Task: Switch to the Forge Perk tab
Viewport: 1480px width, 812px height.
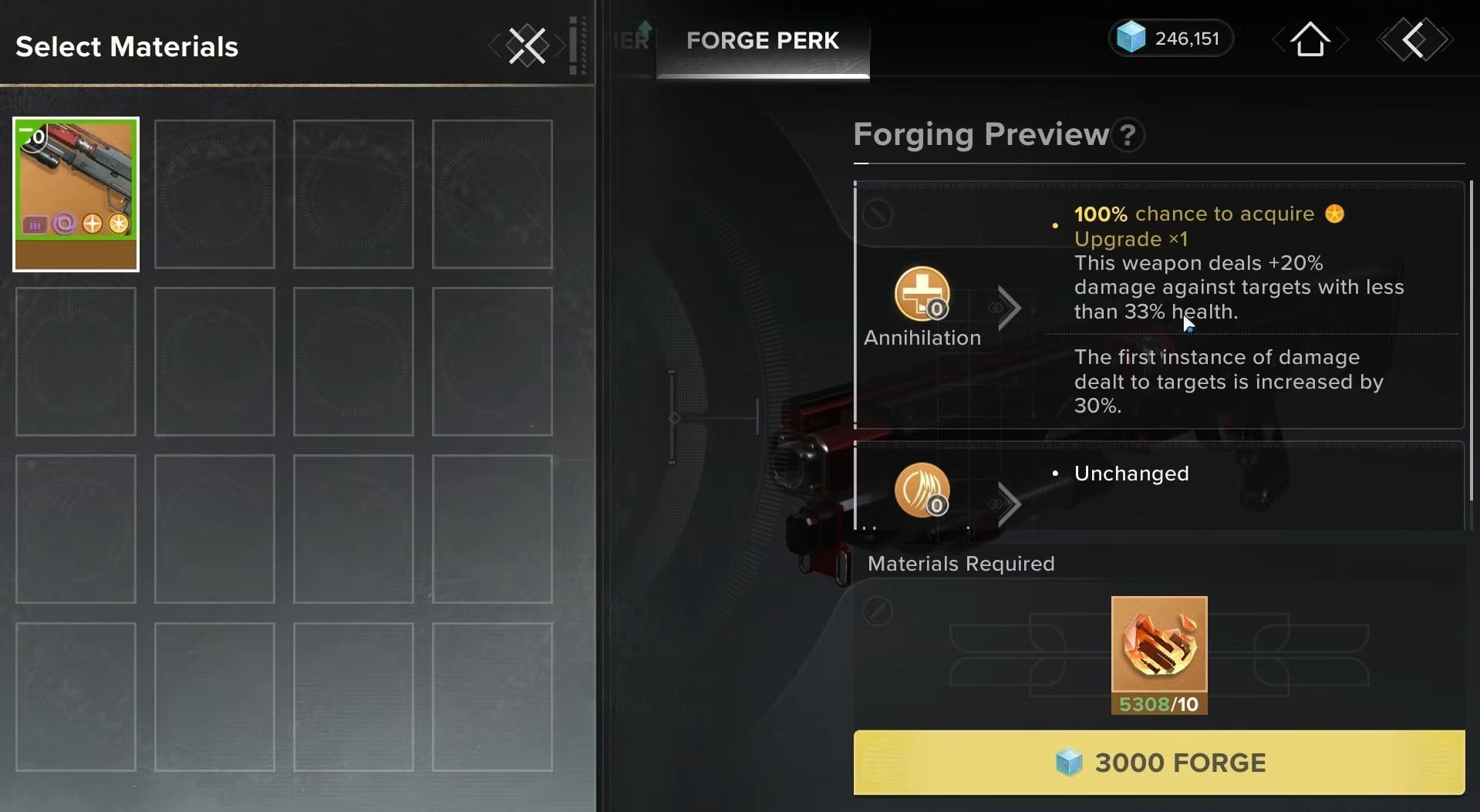Action: (762, 41)
